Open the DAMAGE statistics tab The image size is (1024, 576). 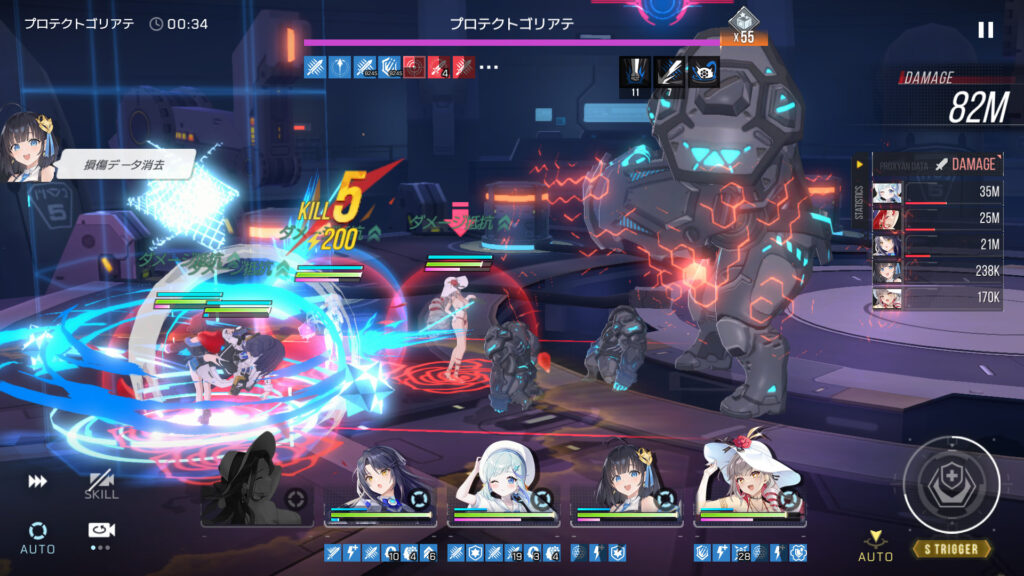(x=965, y=164)
